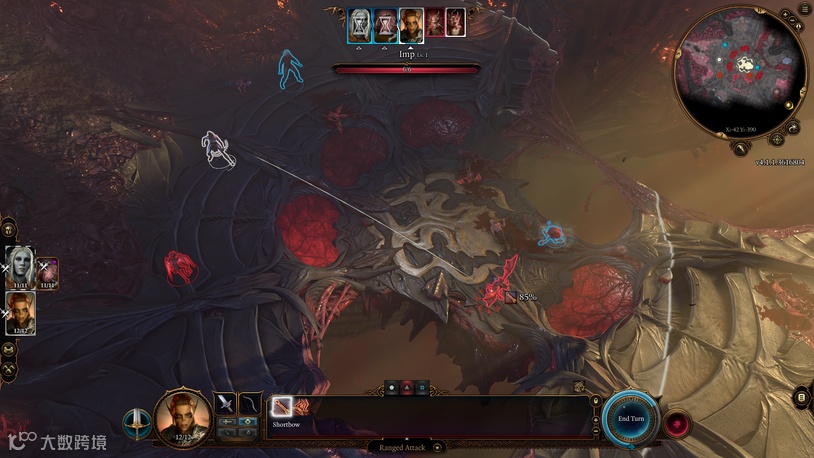Select the current turn portrait in initiative bar

tap(411, 24)
